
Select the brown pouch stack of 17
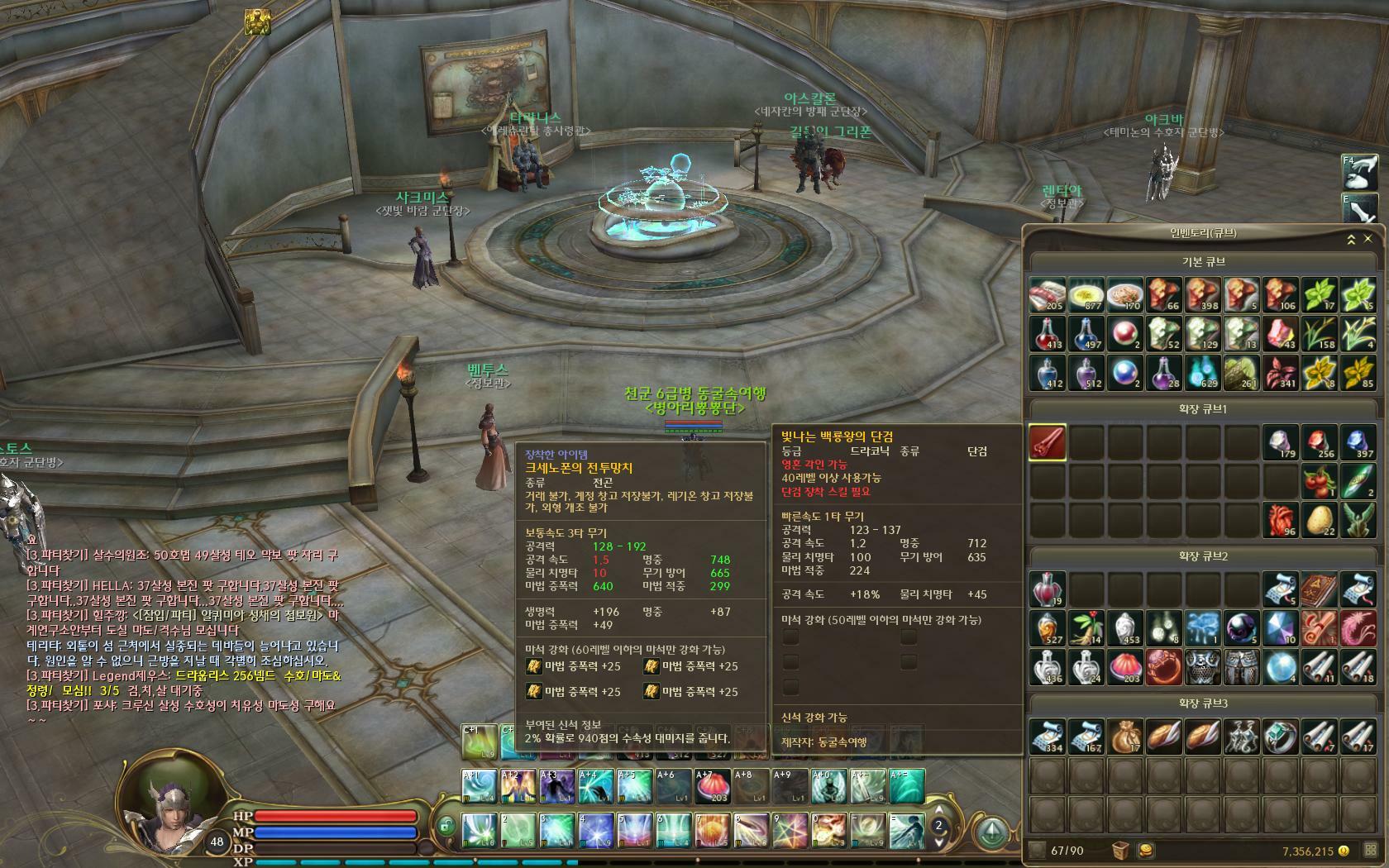click(1125, 737)
